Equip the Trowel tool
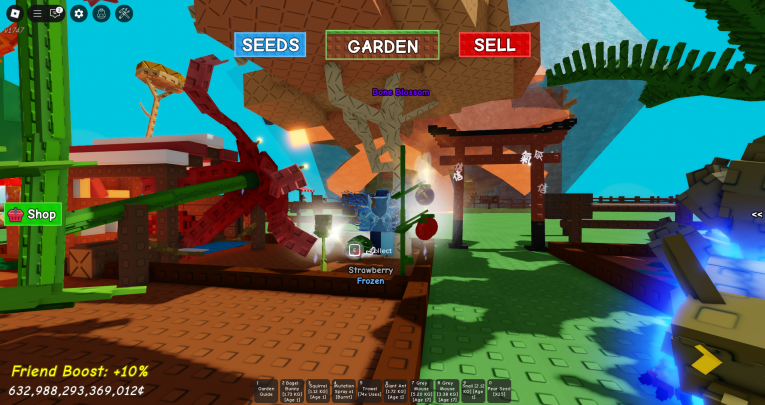This screenshot has width=765, height=405. click(369, 390)
